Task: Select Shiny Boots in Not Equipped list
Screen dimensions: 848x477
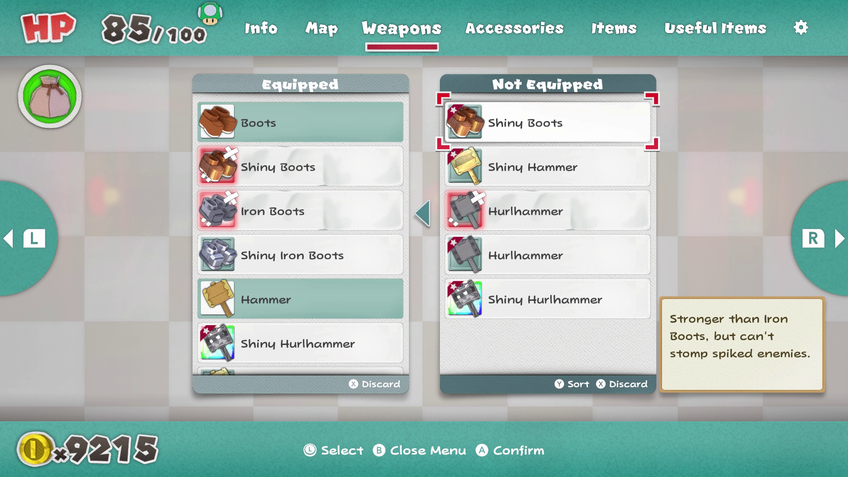Action: coord(547,123)
